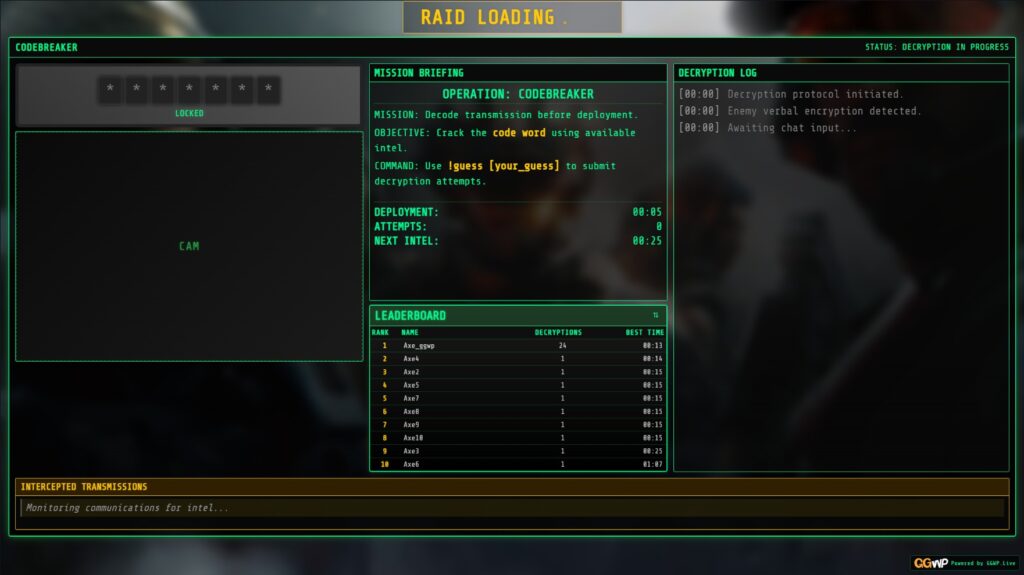Select the Axe10 leaderboard row
The image size is (1024, 575).
pyautogui.click(x=518, y=437)
